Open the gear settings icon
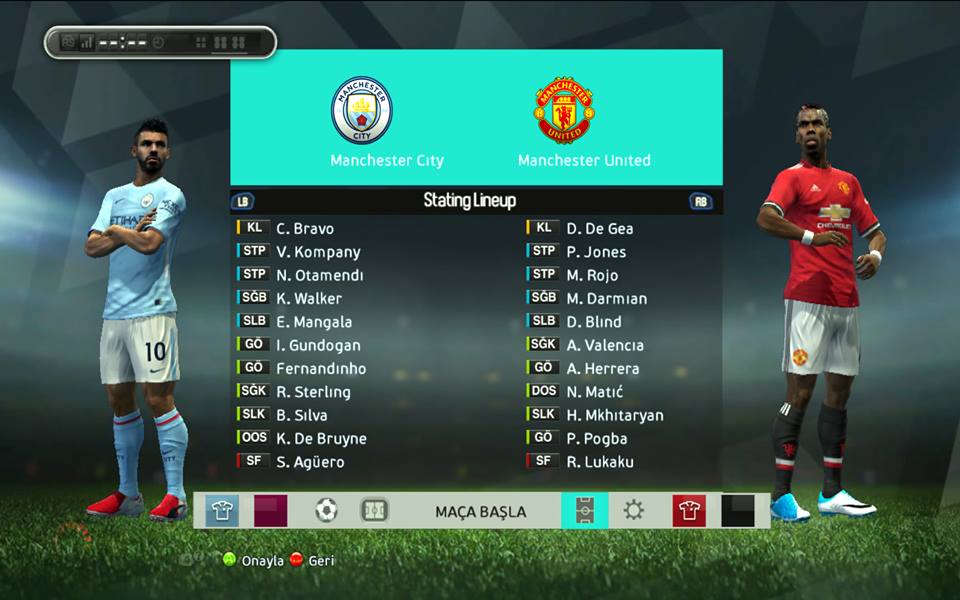This screenshot has width=960, height=600. pos(634,511)
